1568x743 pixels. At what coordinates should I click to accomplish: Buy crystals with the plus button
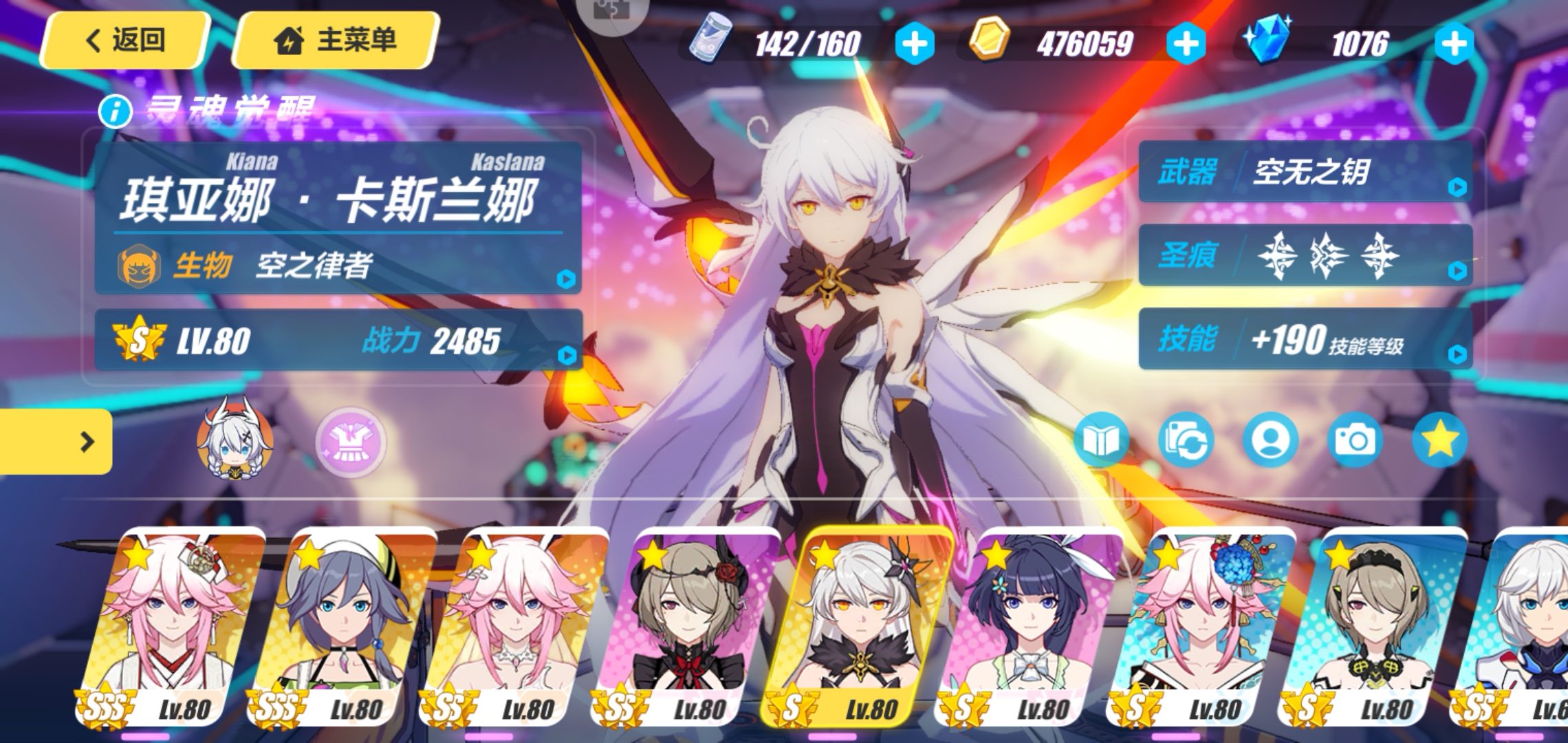pos(1454,44)
